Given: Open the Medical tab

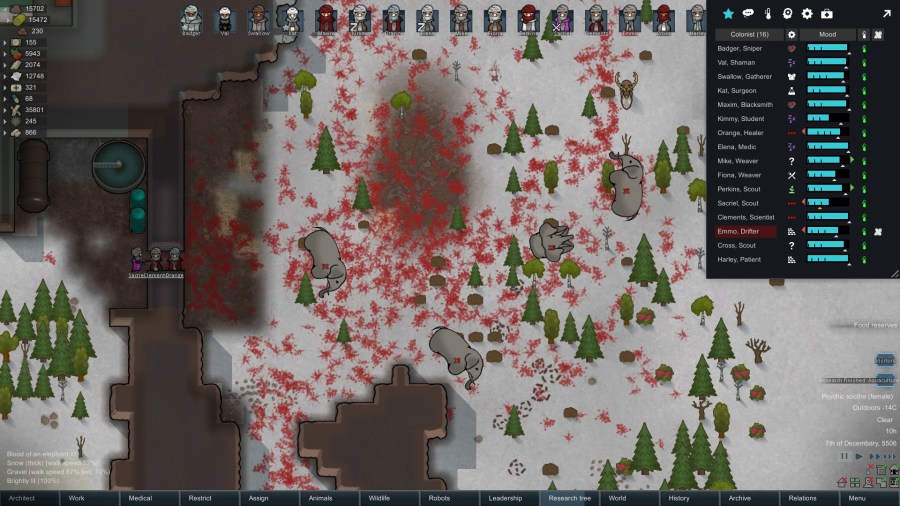Looking at the screenshot, I should pyautogui.click(x=140, y=497).
